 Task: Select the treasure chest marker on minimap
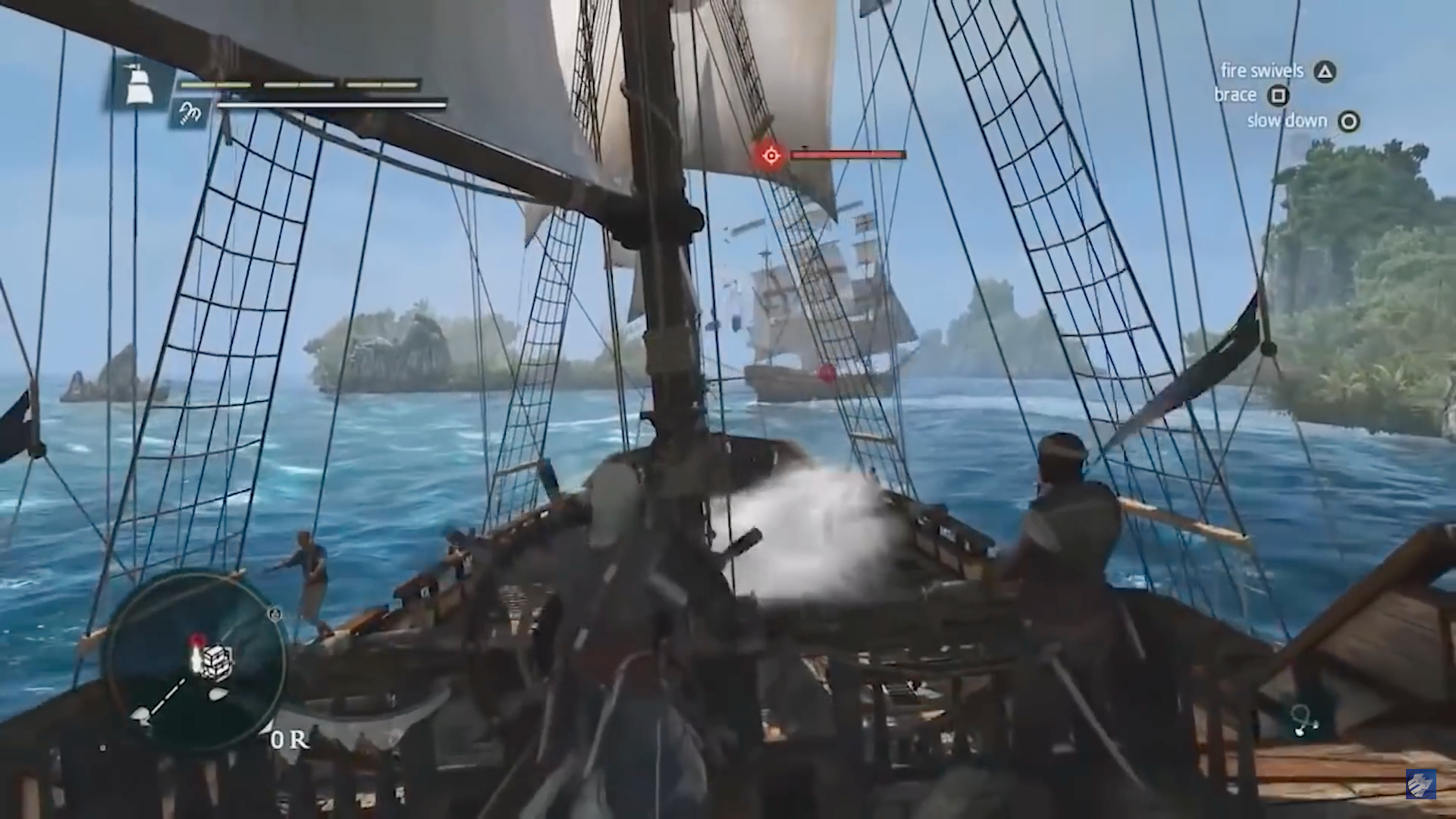coord(218,658)
